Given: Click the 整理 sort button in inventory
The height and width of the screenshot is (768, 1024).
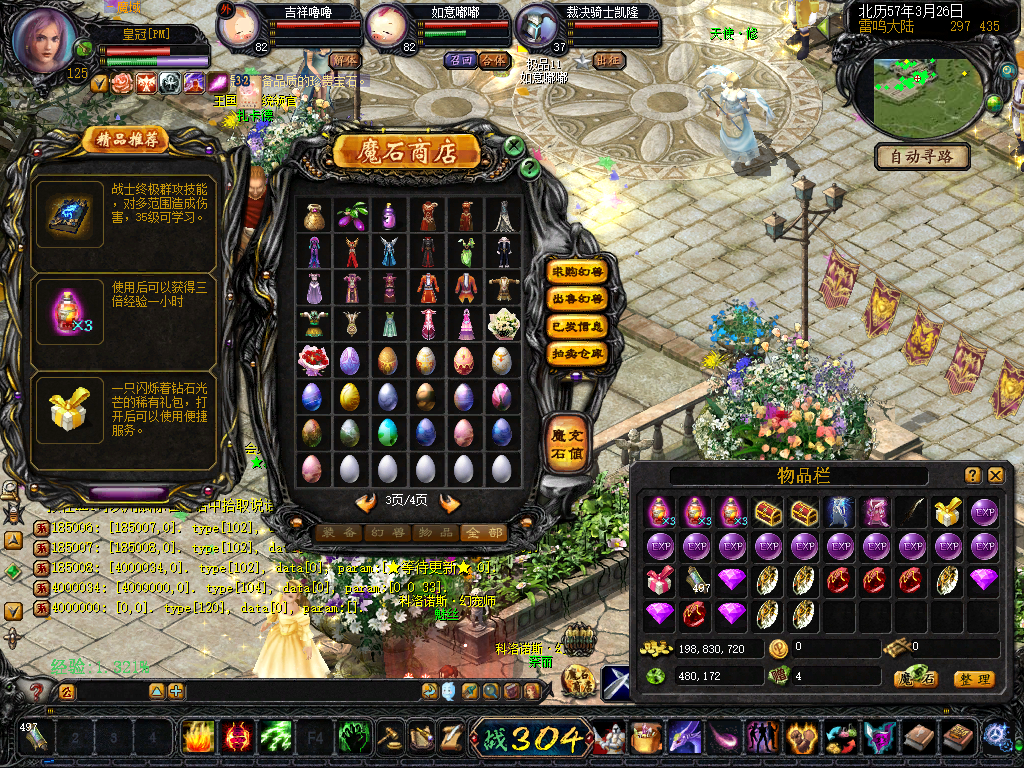Looking at the screenshot, I should pyautogui.click(x=973, y=679).
